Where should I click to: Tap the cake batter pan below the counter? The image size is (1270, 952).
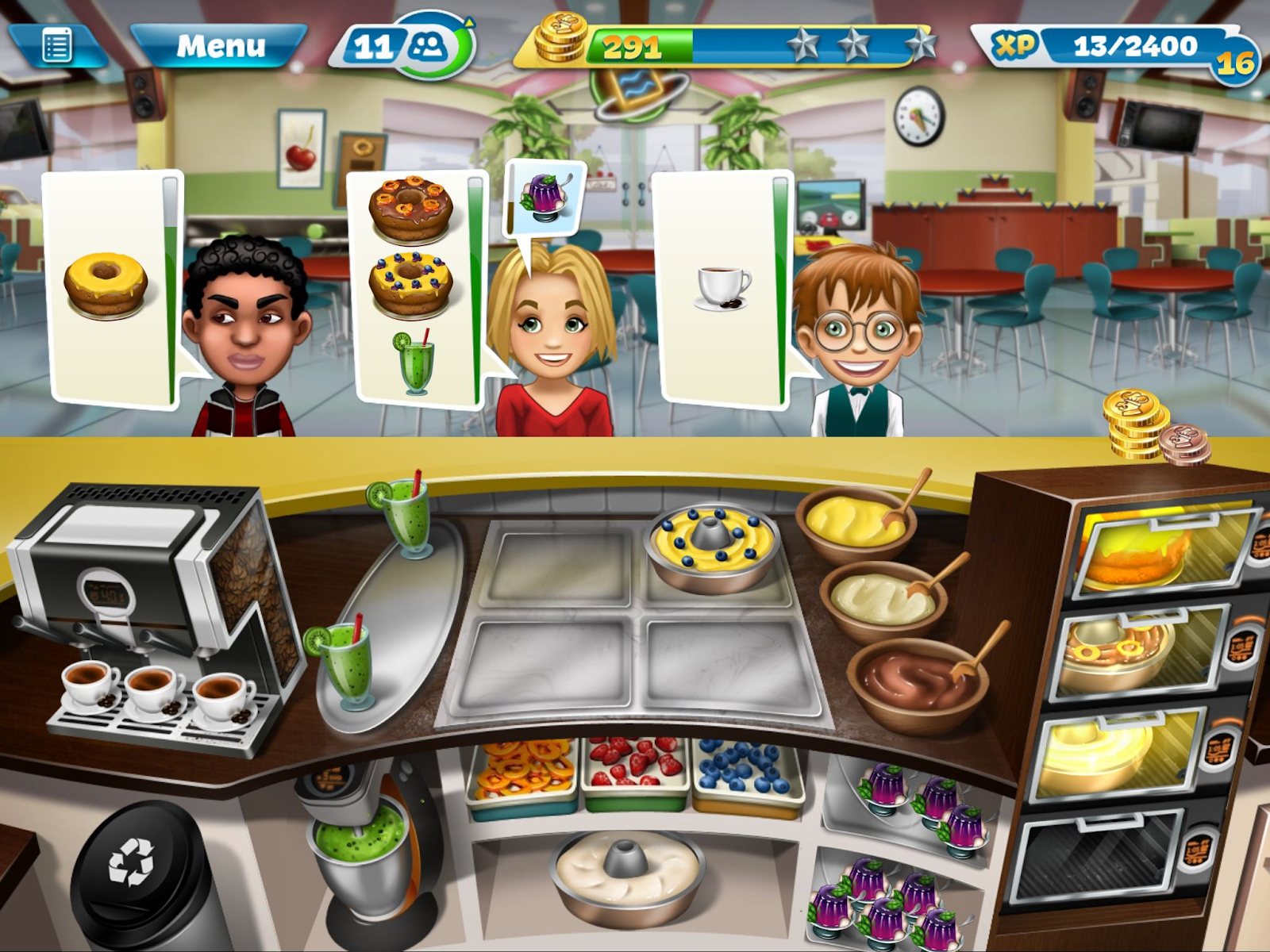click(627, 869)
